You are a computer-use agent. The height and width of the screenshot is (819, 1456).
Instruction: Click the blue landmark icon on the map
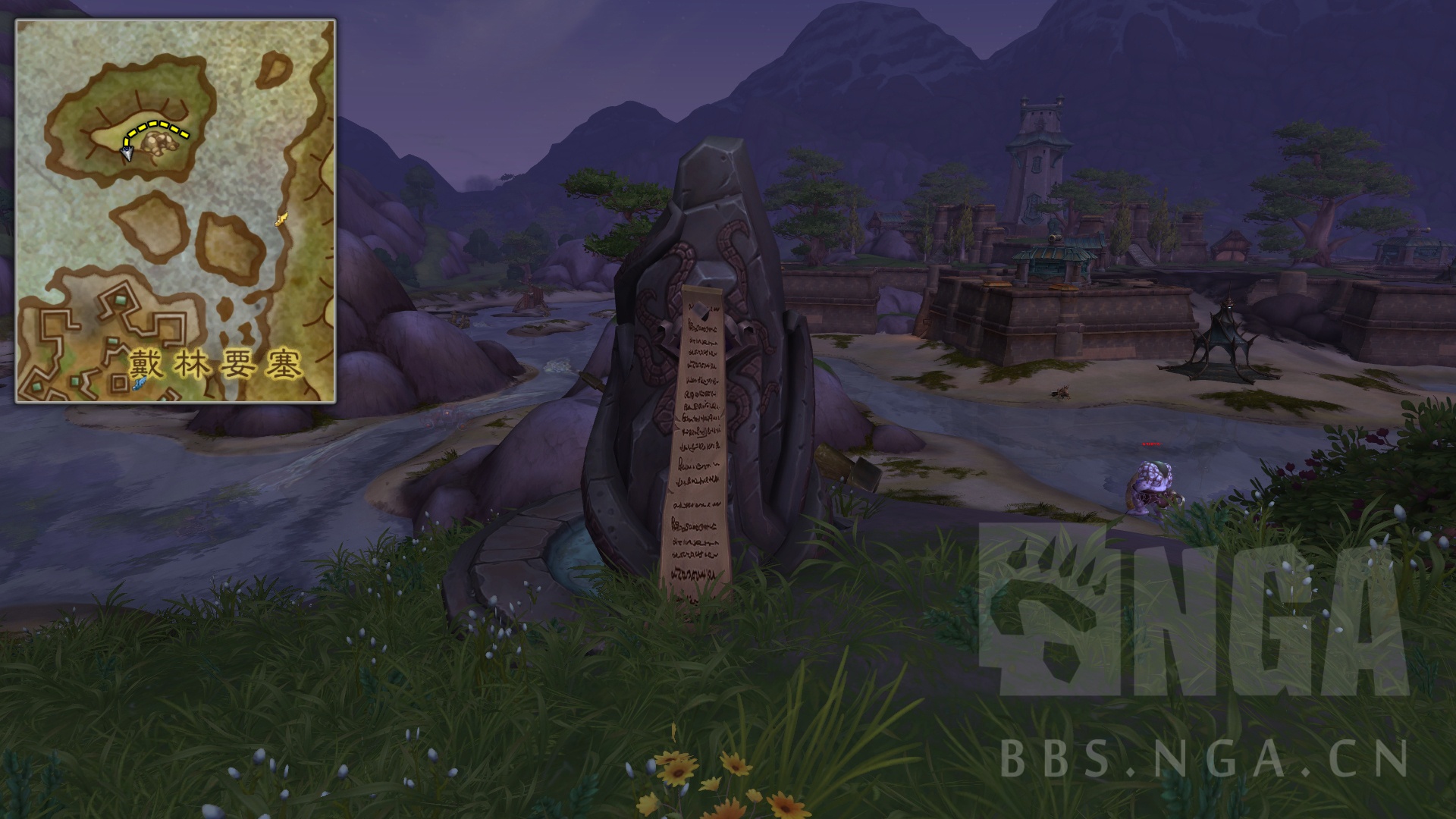(139, 383)
